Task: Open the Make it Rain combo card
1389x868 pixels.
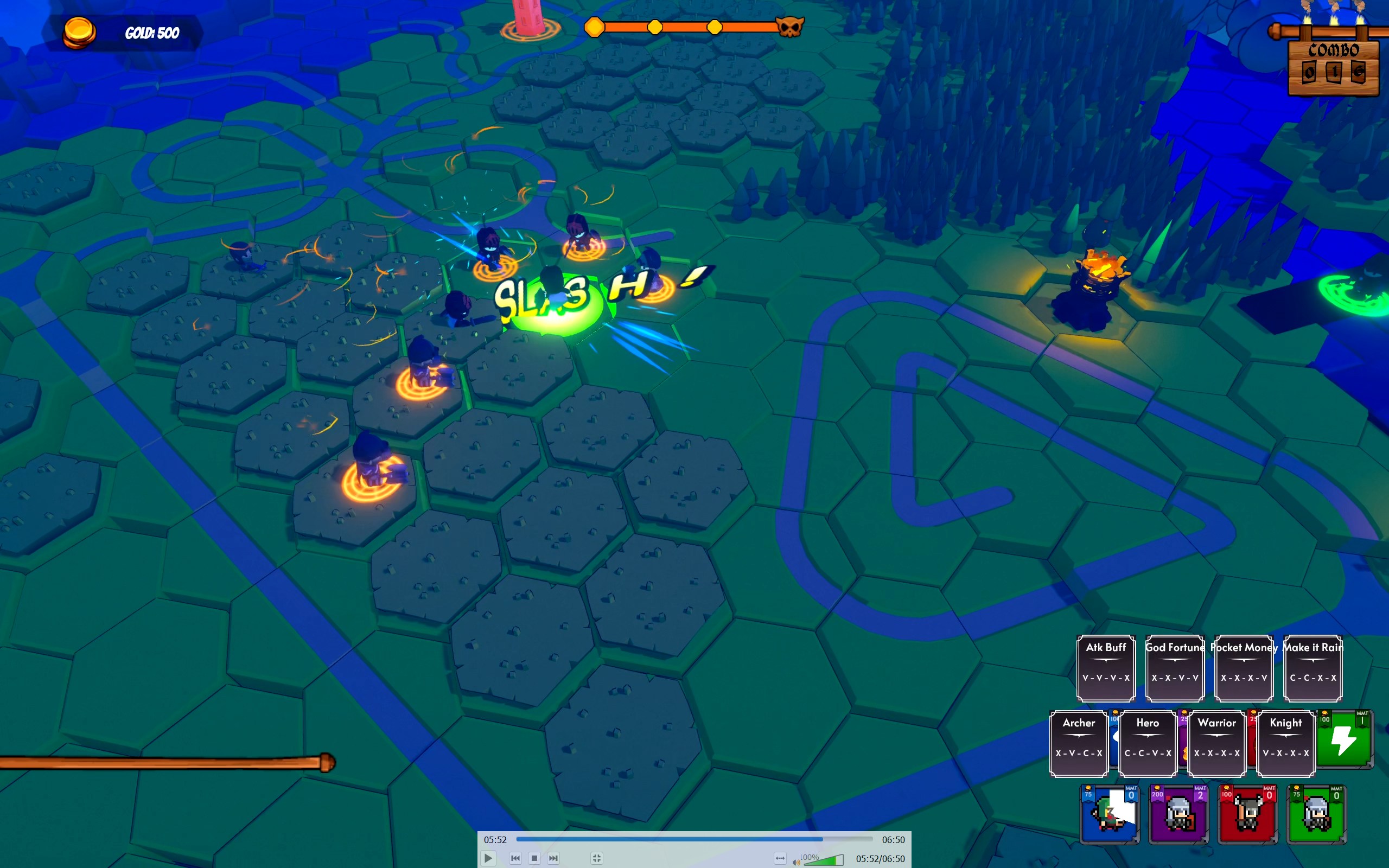Action: 1312,668
